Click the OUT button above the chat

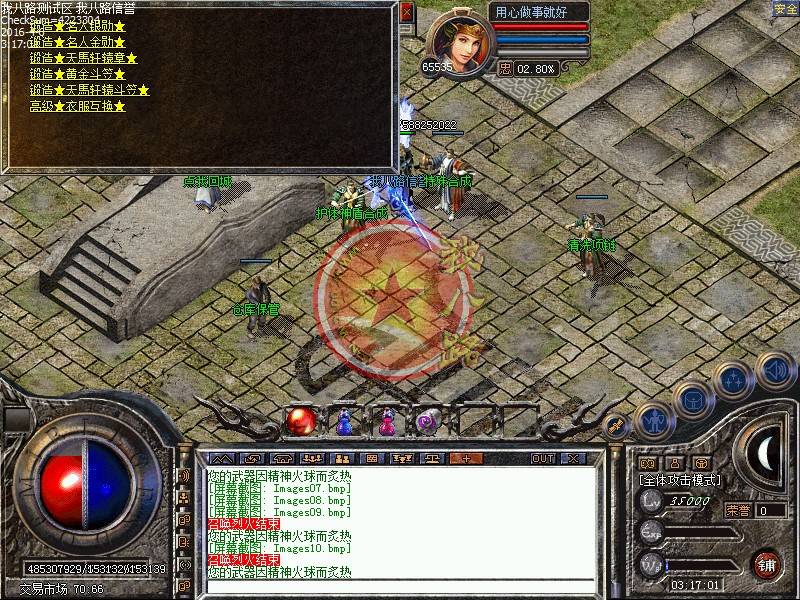coord(543,458)
